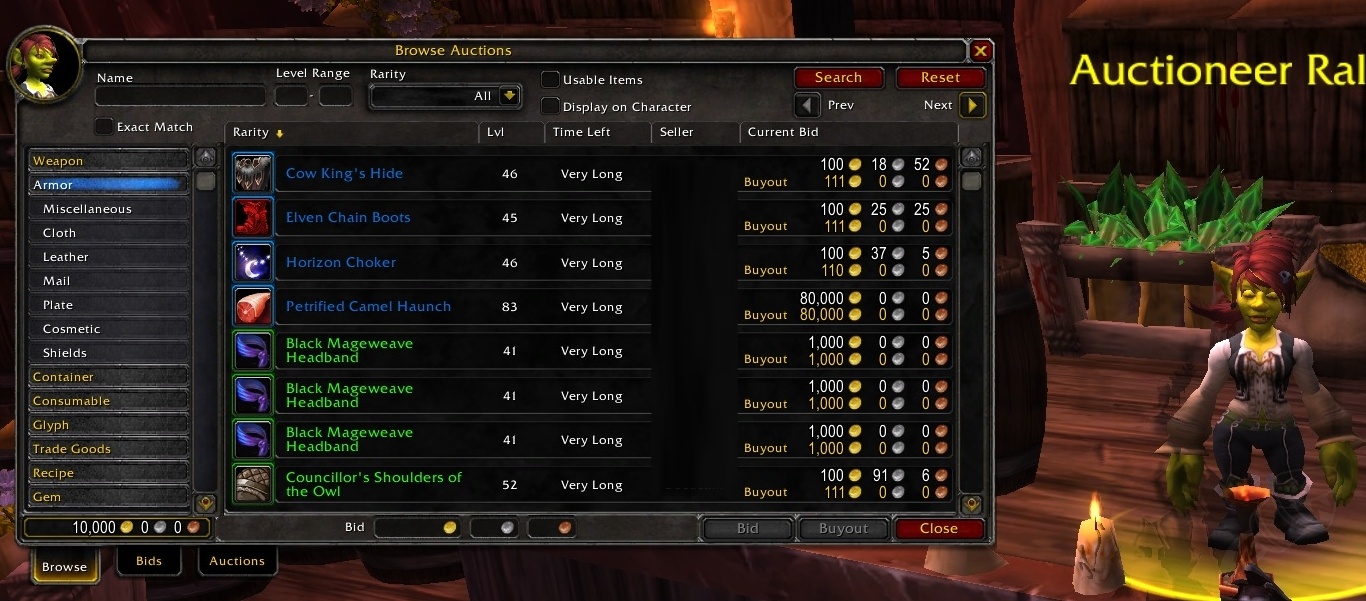Open the Rarity dropdown
Viewport: 1366px width, 601px height.
[510, 96]
